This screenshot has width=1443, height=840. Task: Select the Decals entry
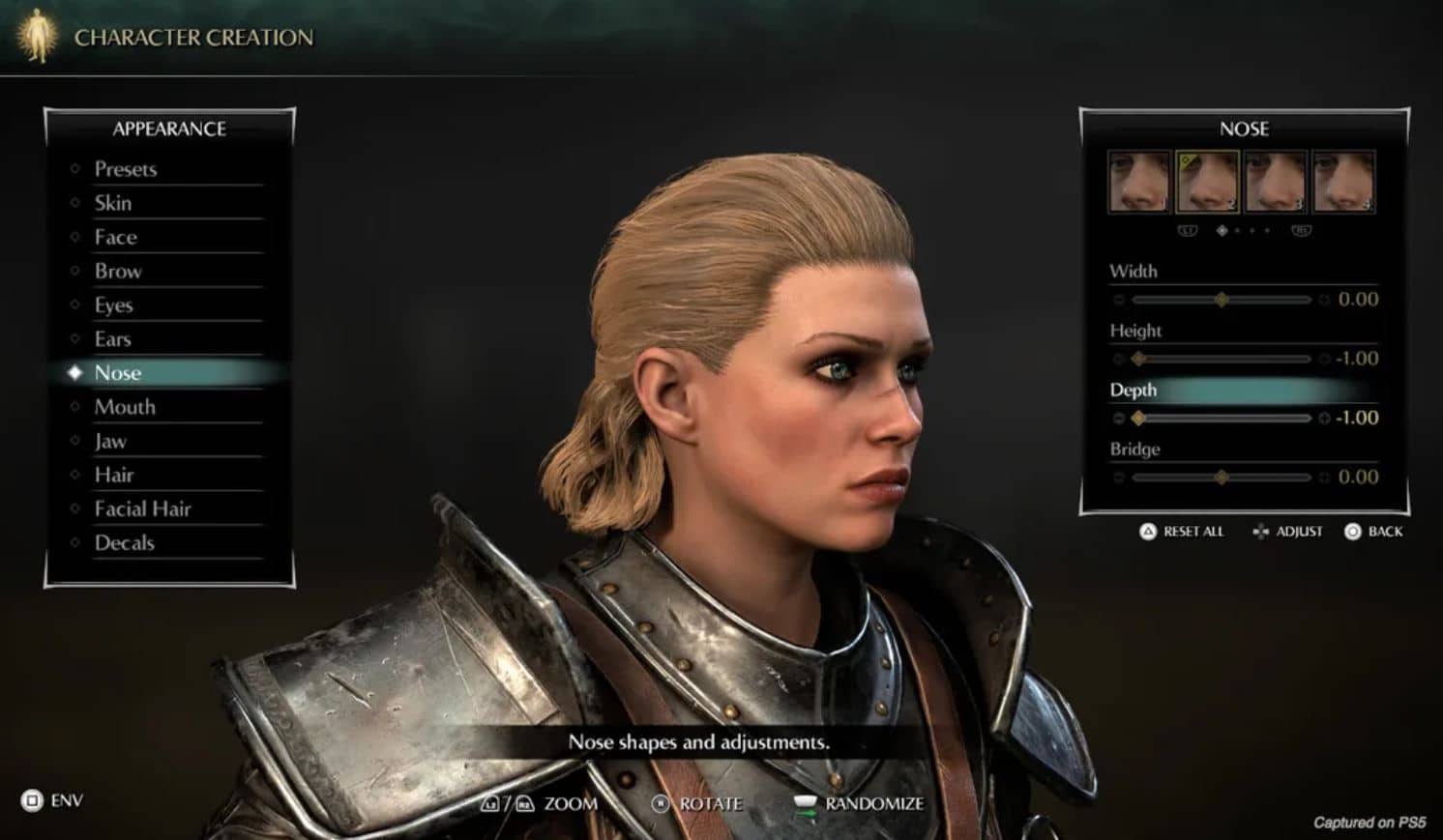(125, 542)
